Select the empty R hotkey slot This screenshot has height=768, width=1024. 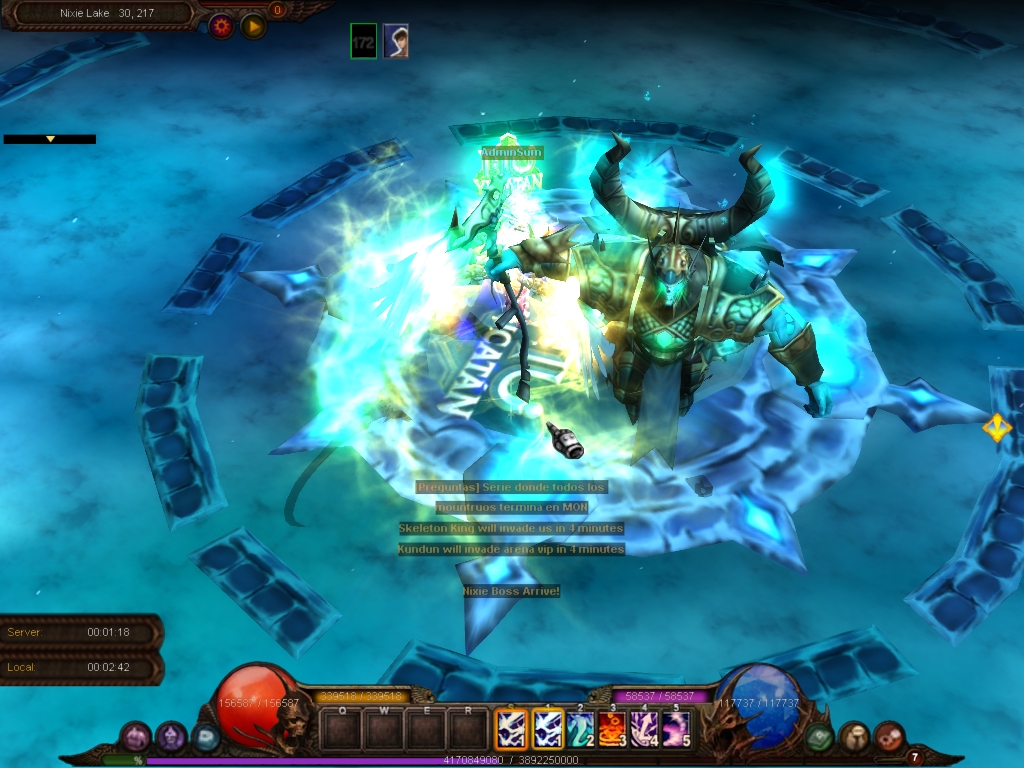pyautogui.click(x=468, y=729)
